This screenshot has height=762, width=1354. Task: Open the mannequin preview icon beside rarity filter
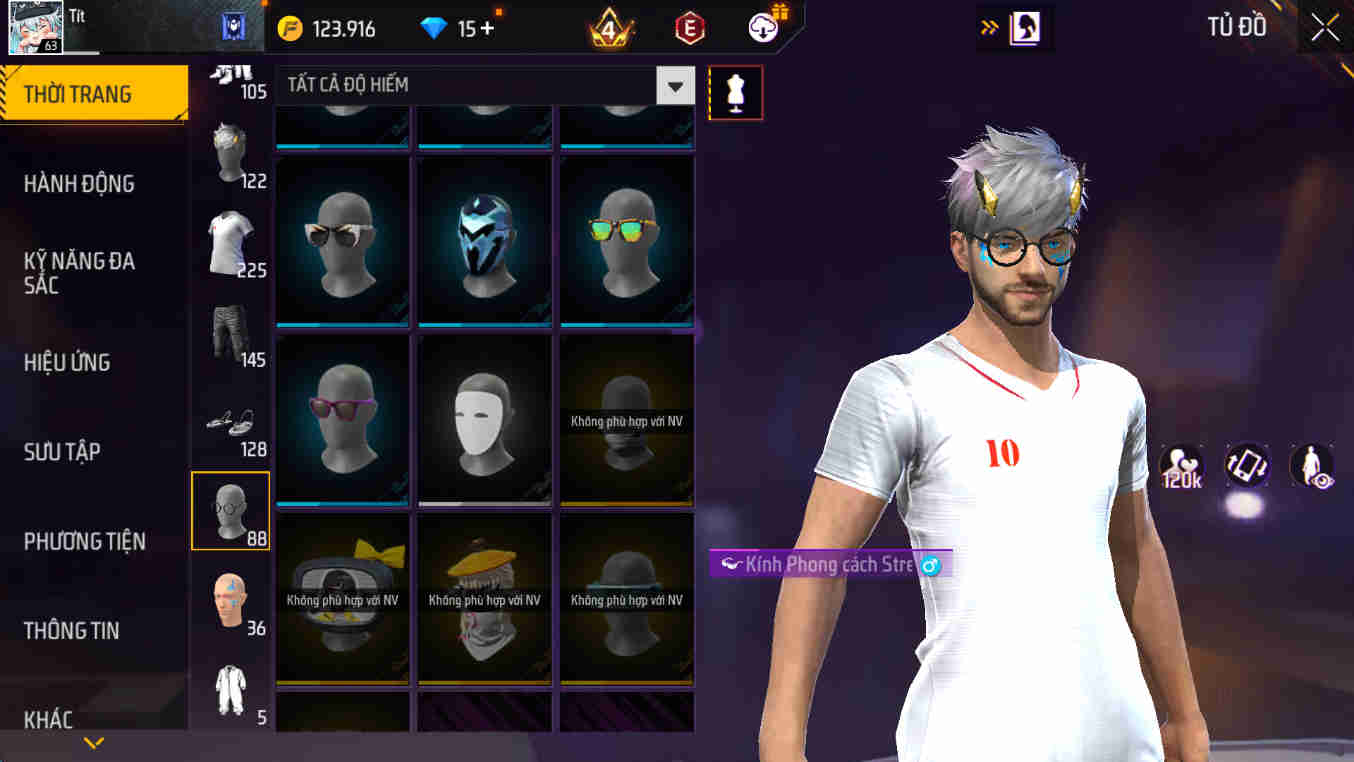[736, 92]
